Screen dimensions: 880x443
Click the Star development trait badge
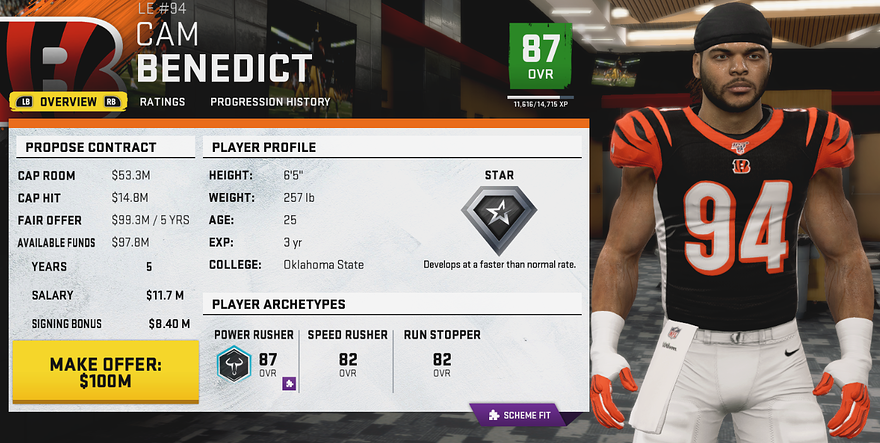point(498,213)
